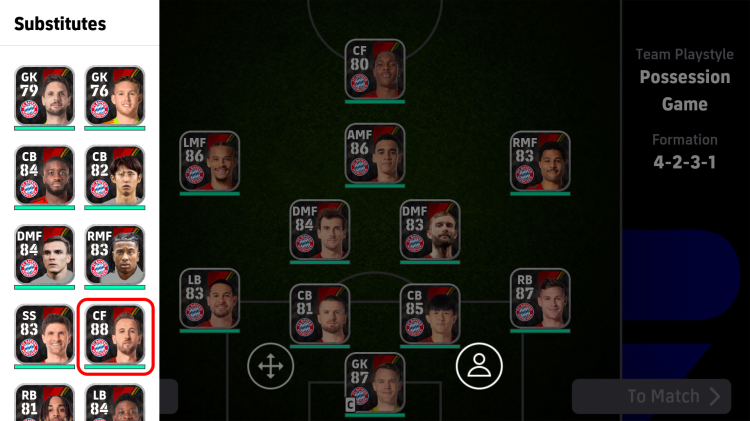
Task: Choose the GK 76 substitute card
Action: pyautogui.click(x=114, y=96)
